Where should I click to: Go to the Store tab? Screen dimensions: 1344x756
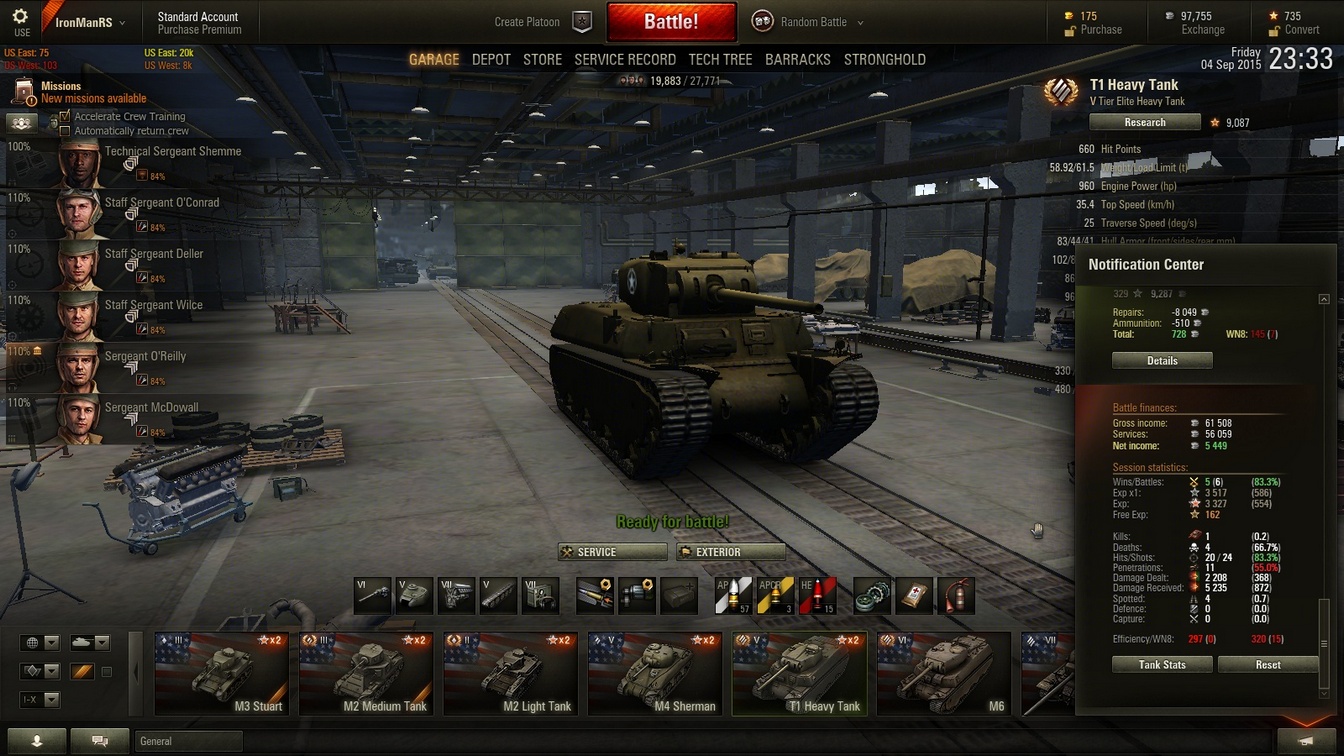coord(542,60)
